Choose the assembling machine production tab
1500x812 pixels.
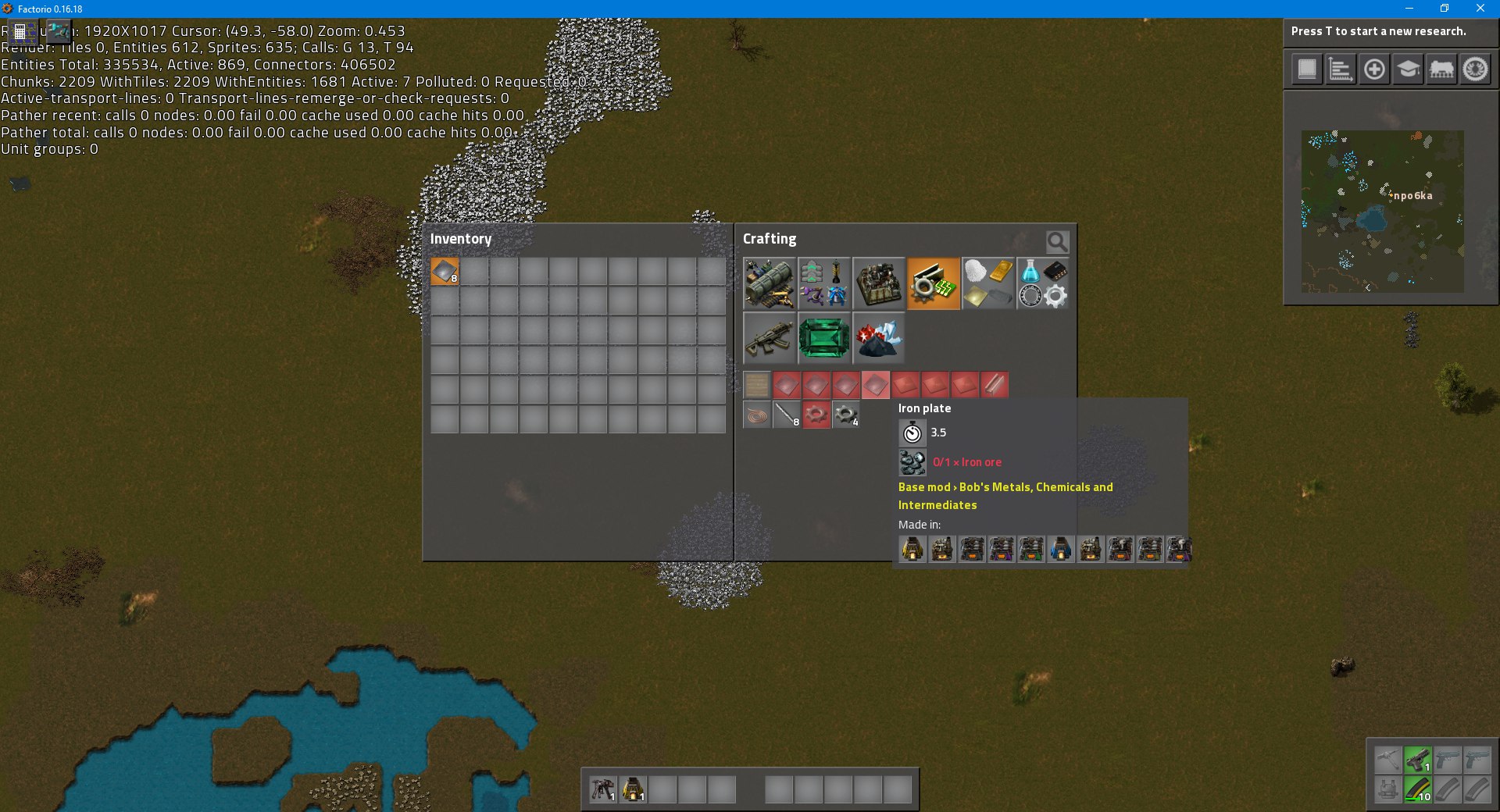(879, 283)
